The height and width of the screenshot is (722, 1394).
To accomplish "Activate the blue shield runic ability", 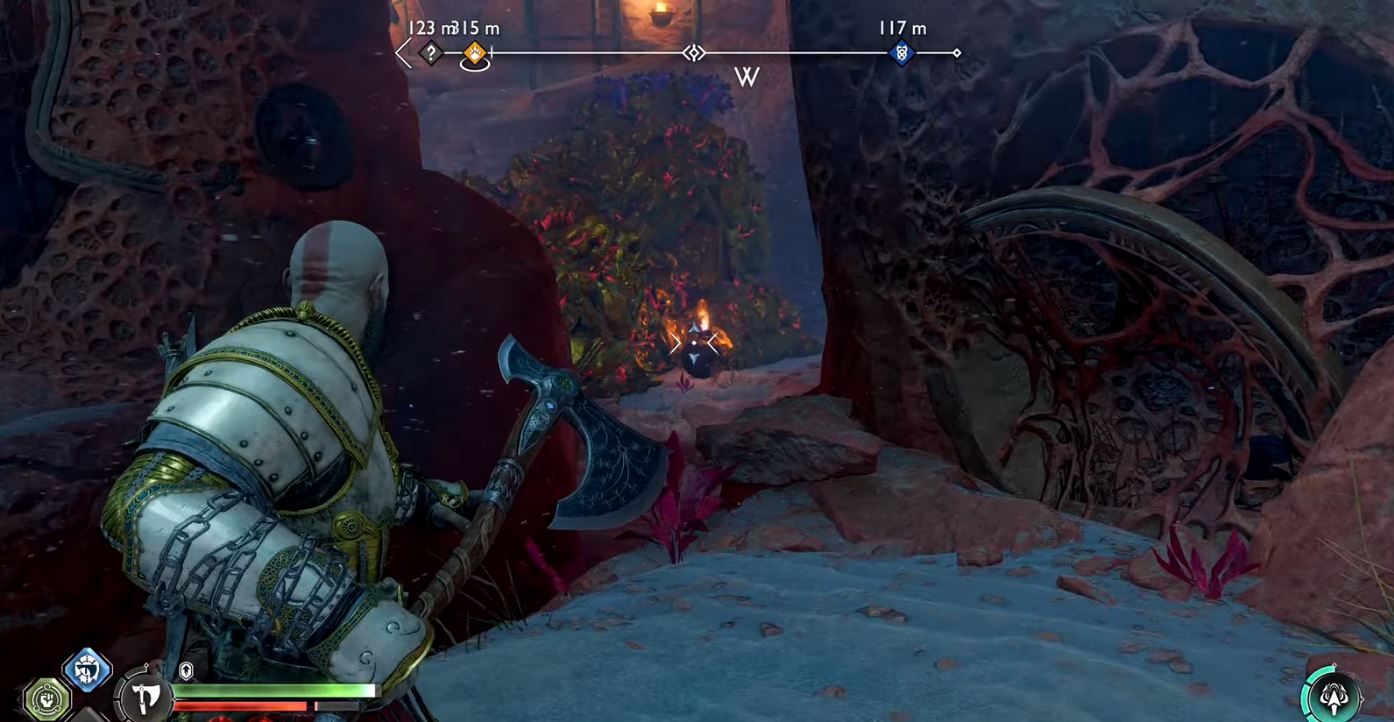I will (87, 669).
